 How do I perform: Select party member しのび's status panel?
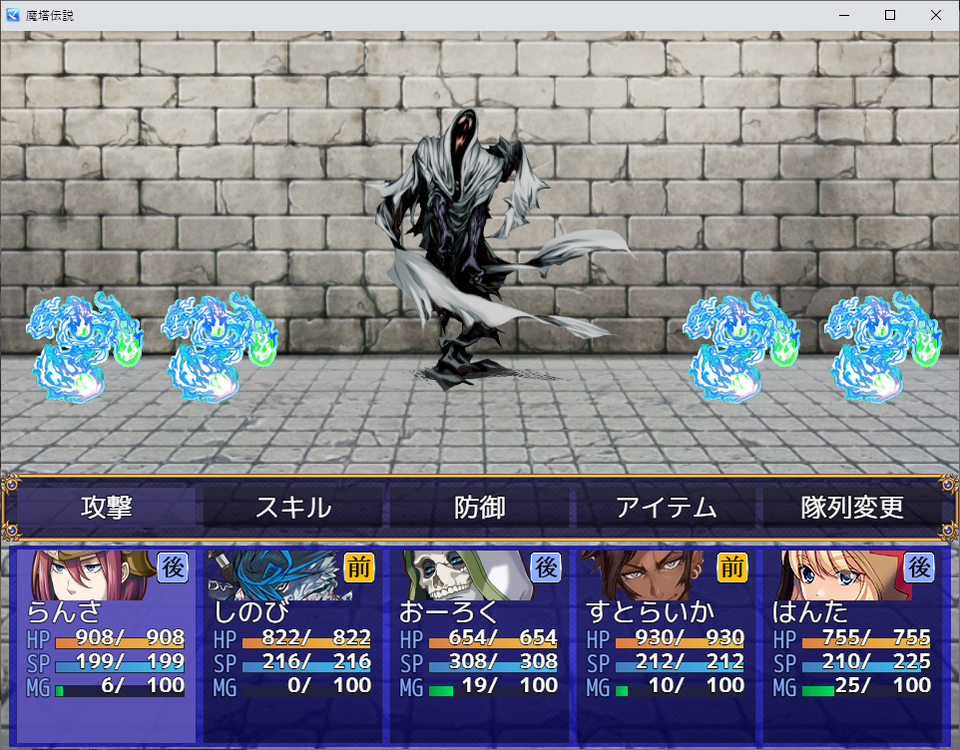(x=292, y=645)
